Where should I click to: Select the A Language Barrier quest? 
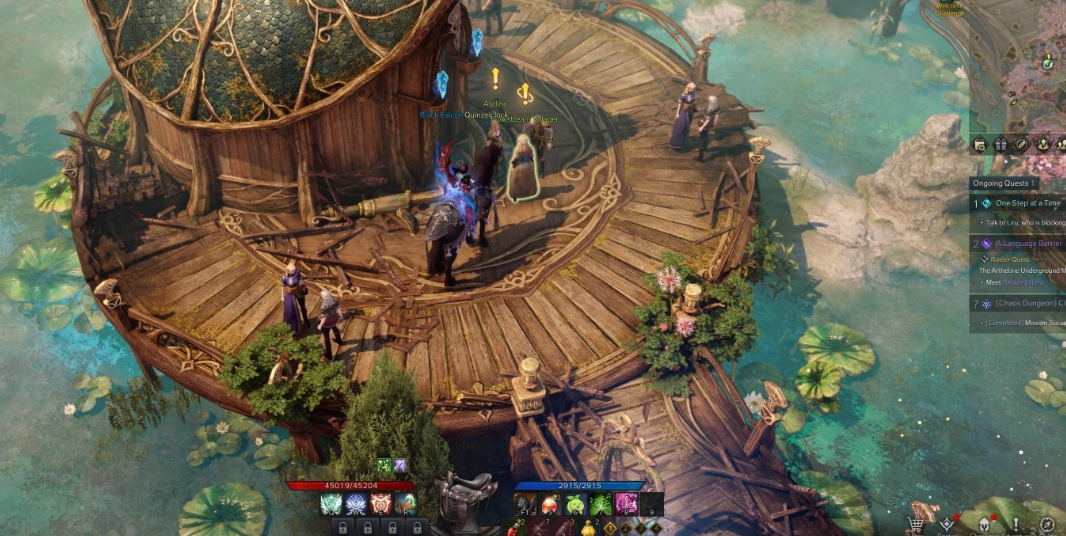coord(1027,243)
